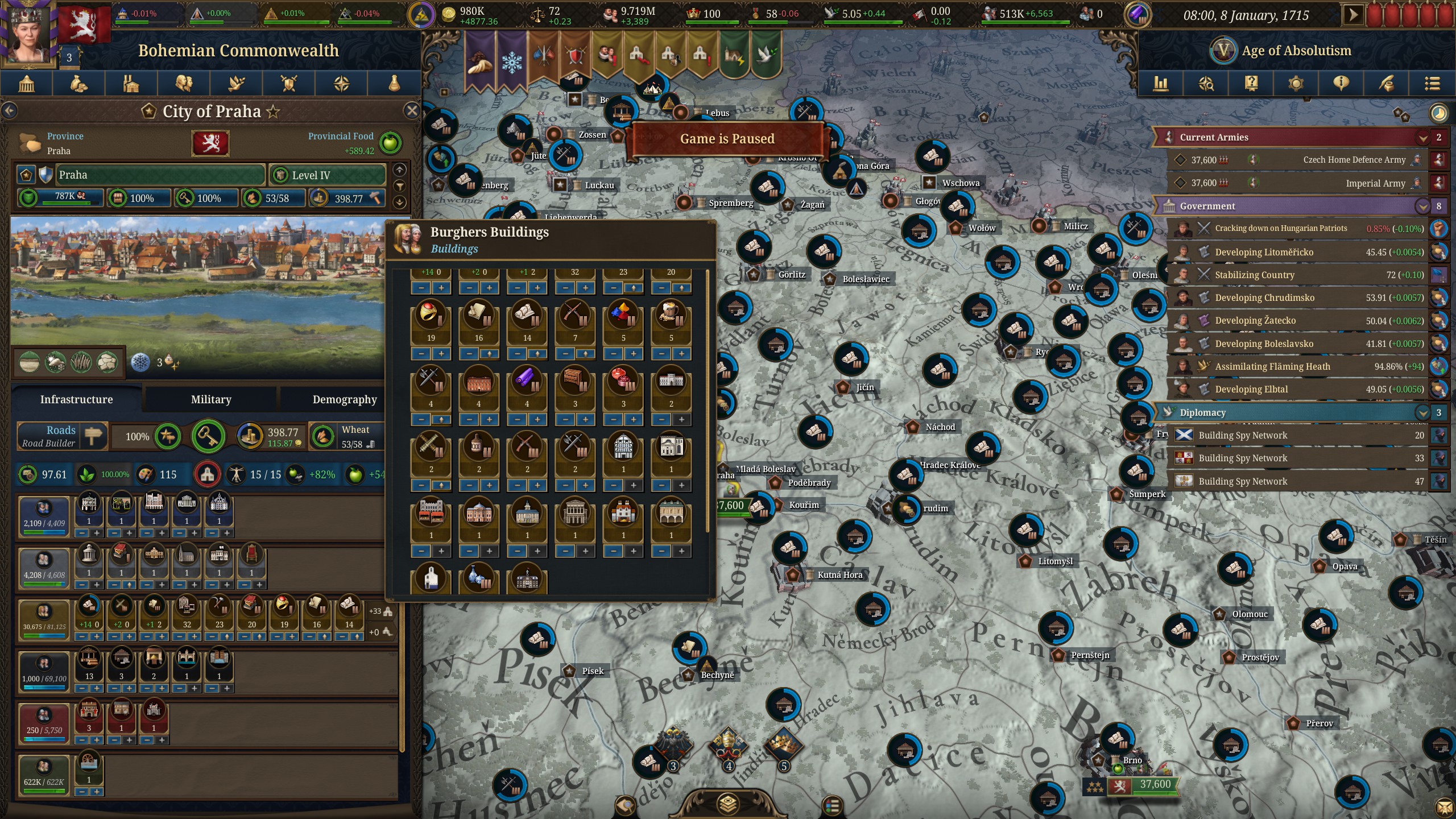This screenshot has height=819, width=1456.
Task: Collapse the Current Armies section
Action: coord(1422,137)
